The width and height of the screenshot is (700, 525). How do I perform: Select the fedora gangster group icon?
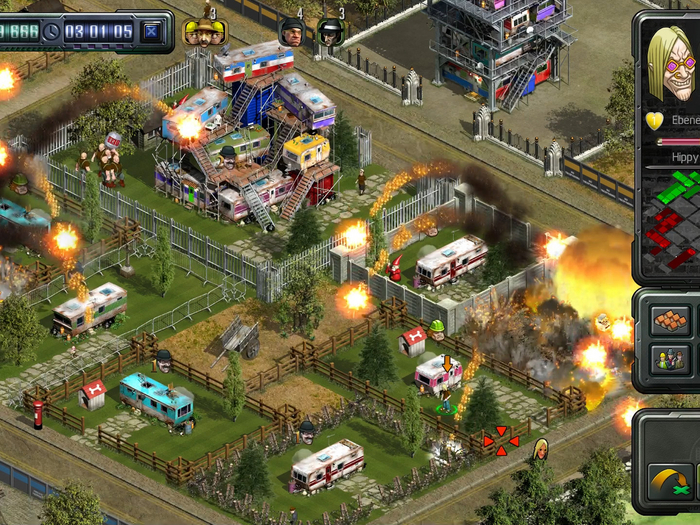331,33
